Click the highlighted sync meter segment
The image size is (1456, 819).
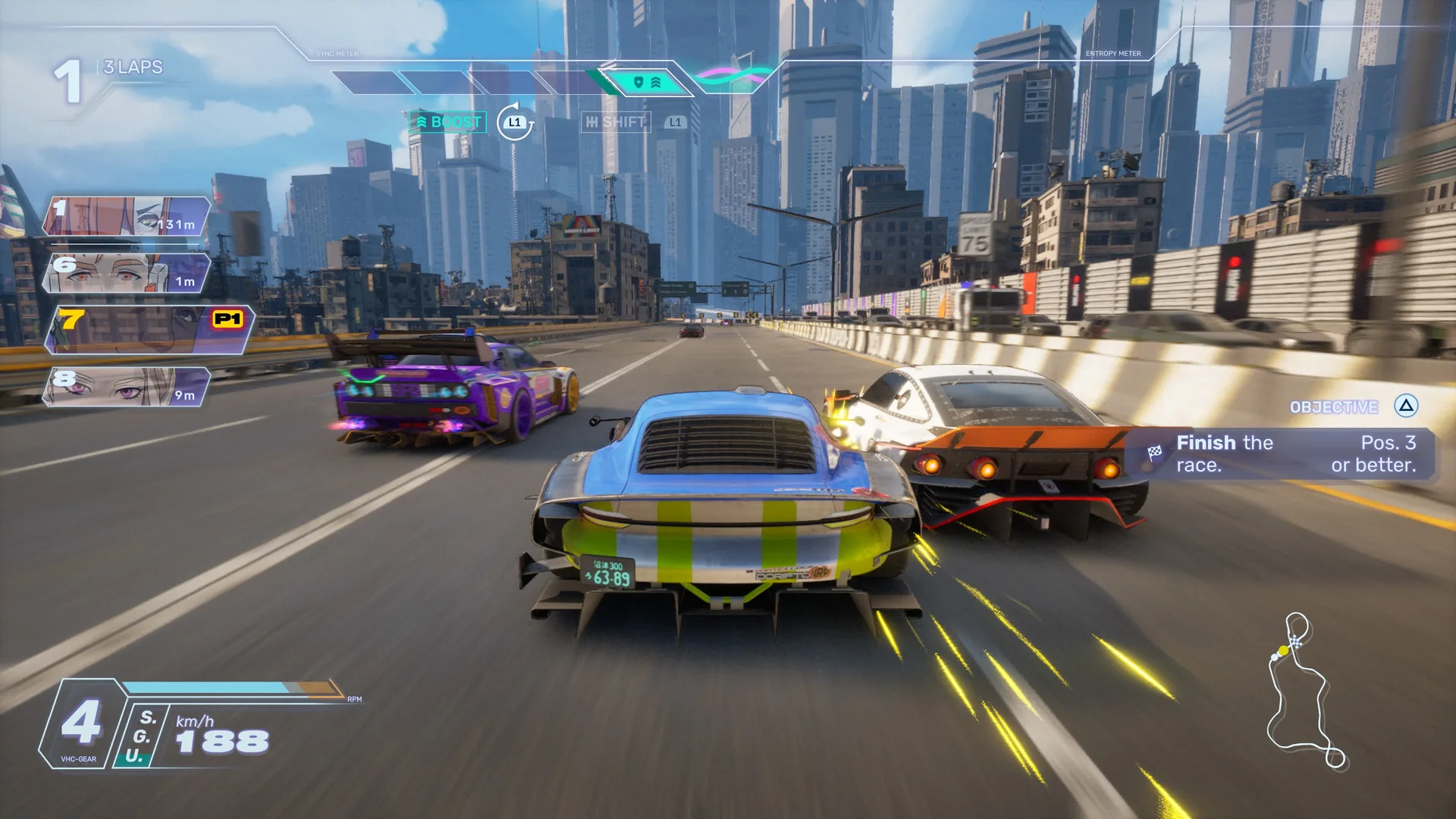646,82
